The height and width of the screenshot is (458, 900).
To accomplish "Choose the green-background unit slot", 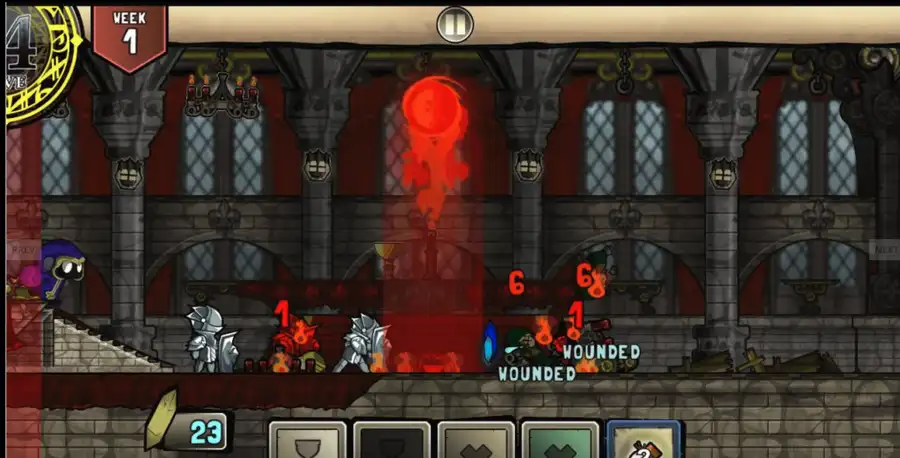I will (560, 441).
